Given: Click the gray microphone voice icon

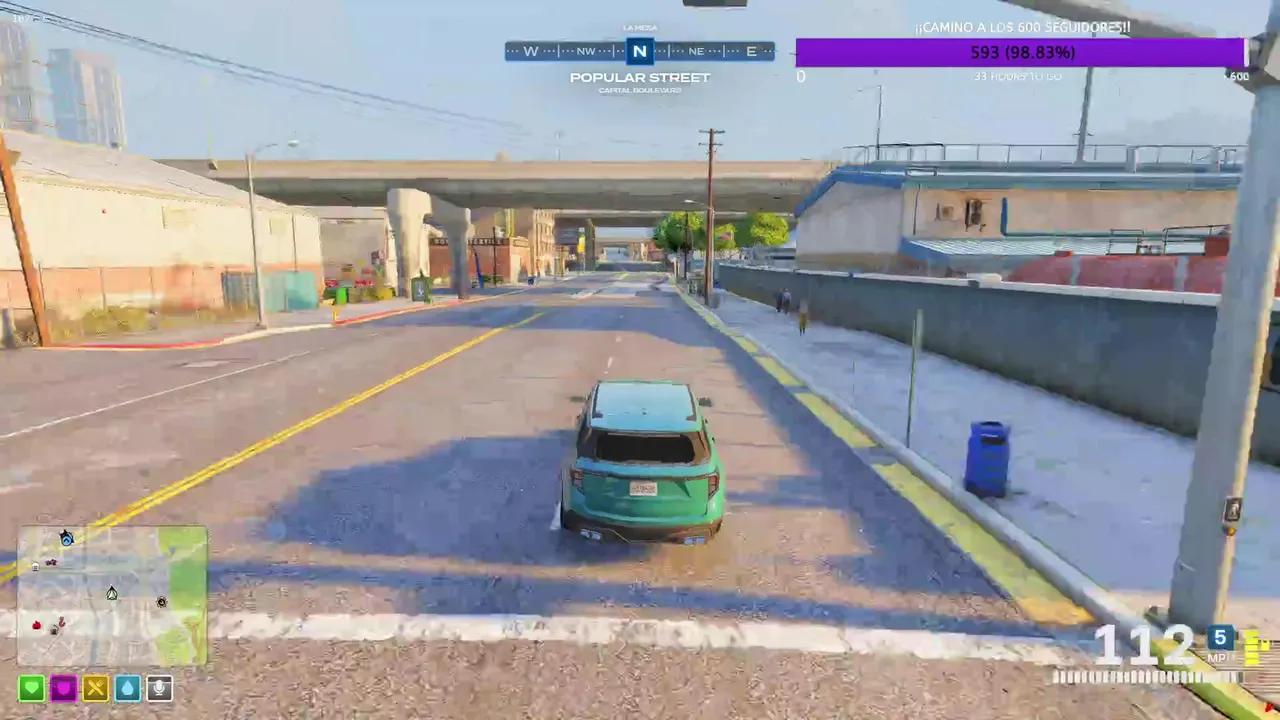Looking at the screenshot, I should point(159,688).
